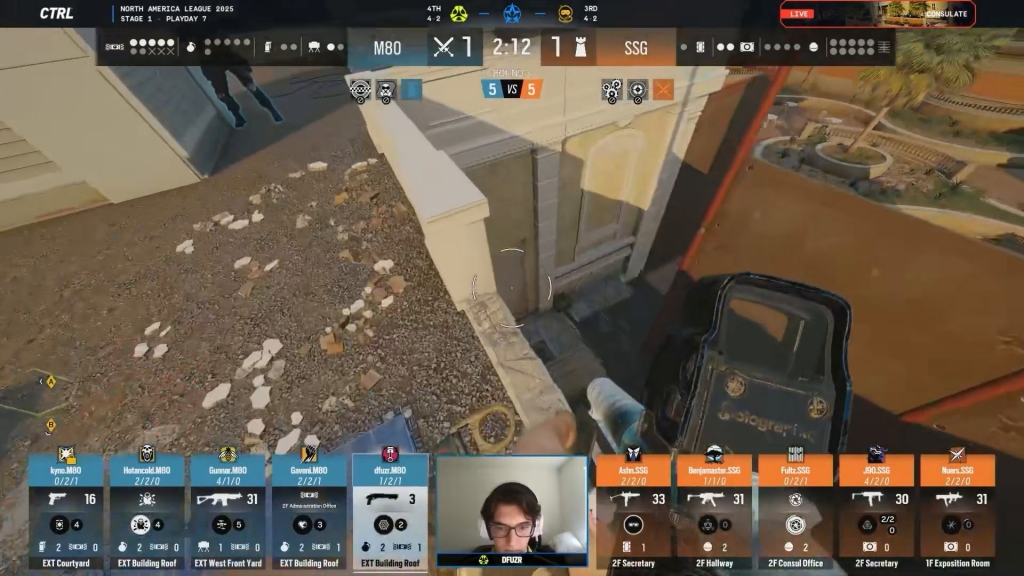This screenshot has width=1024, height=576.
Task: Select Nuers.SSG player card
Action: 957,511
